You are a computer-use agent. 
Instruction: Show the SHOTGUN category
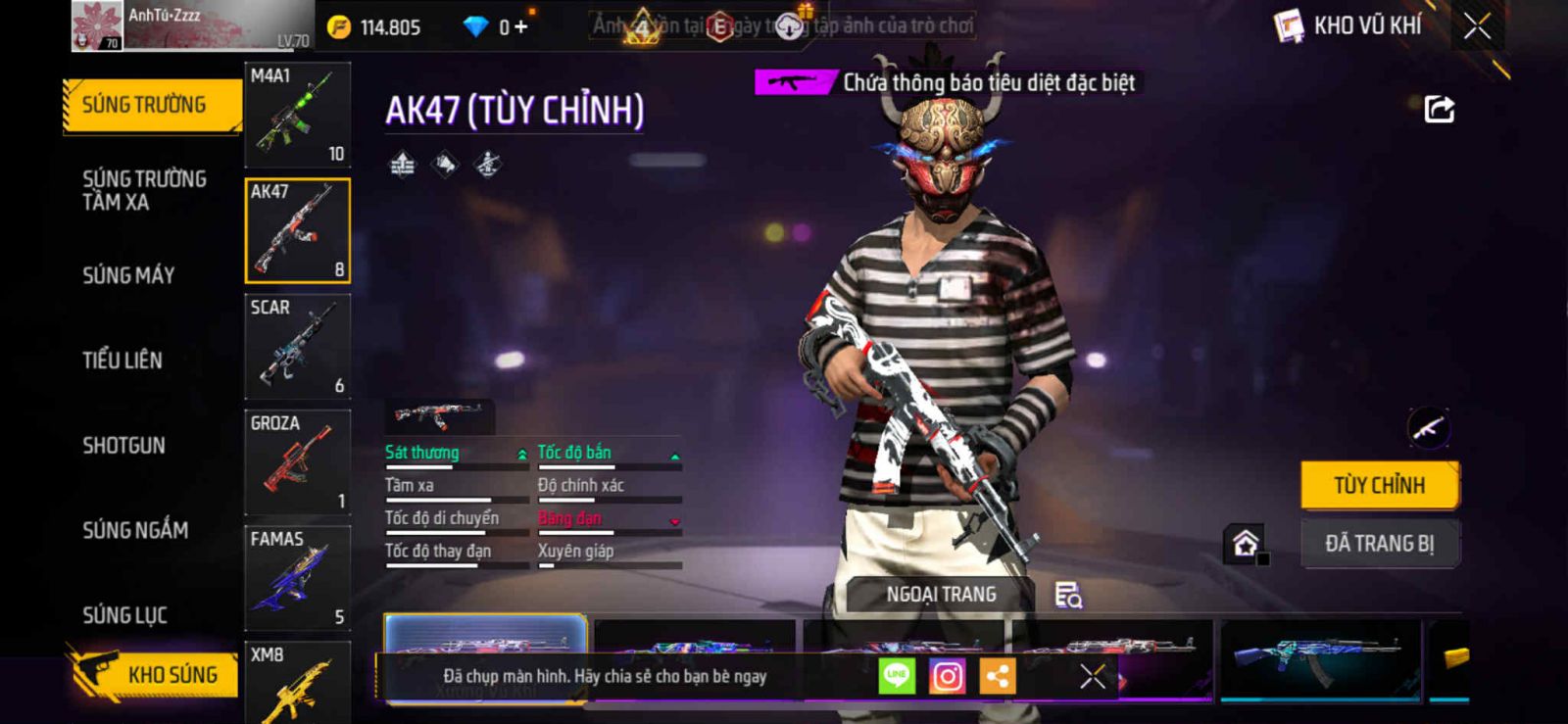click(x=123, y=446)
